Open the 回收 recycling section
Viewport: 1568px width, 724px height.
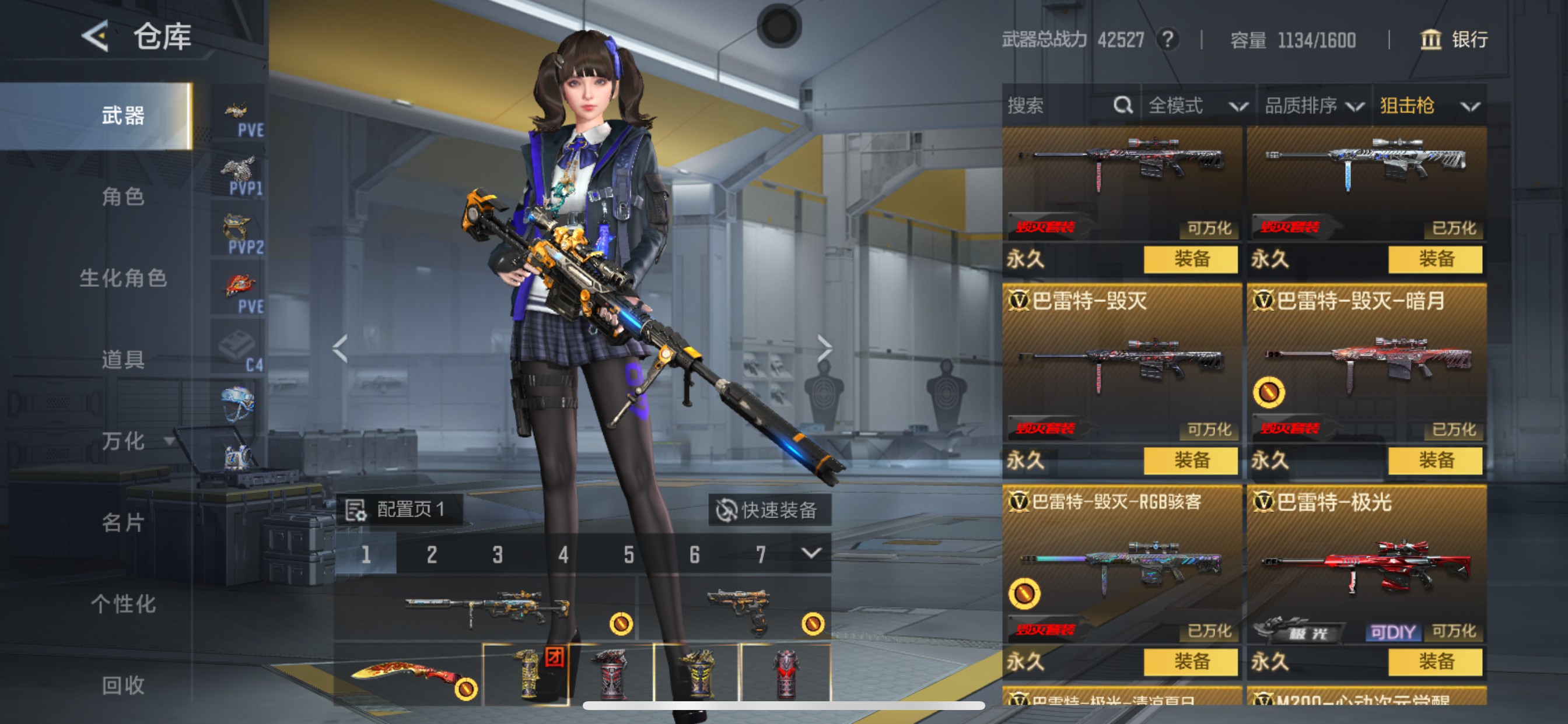[x=123, y=686]
